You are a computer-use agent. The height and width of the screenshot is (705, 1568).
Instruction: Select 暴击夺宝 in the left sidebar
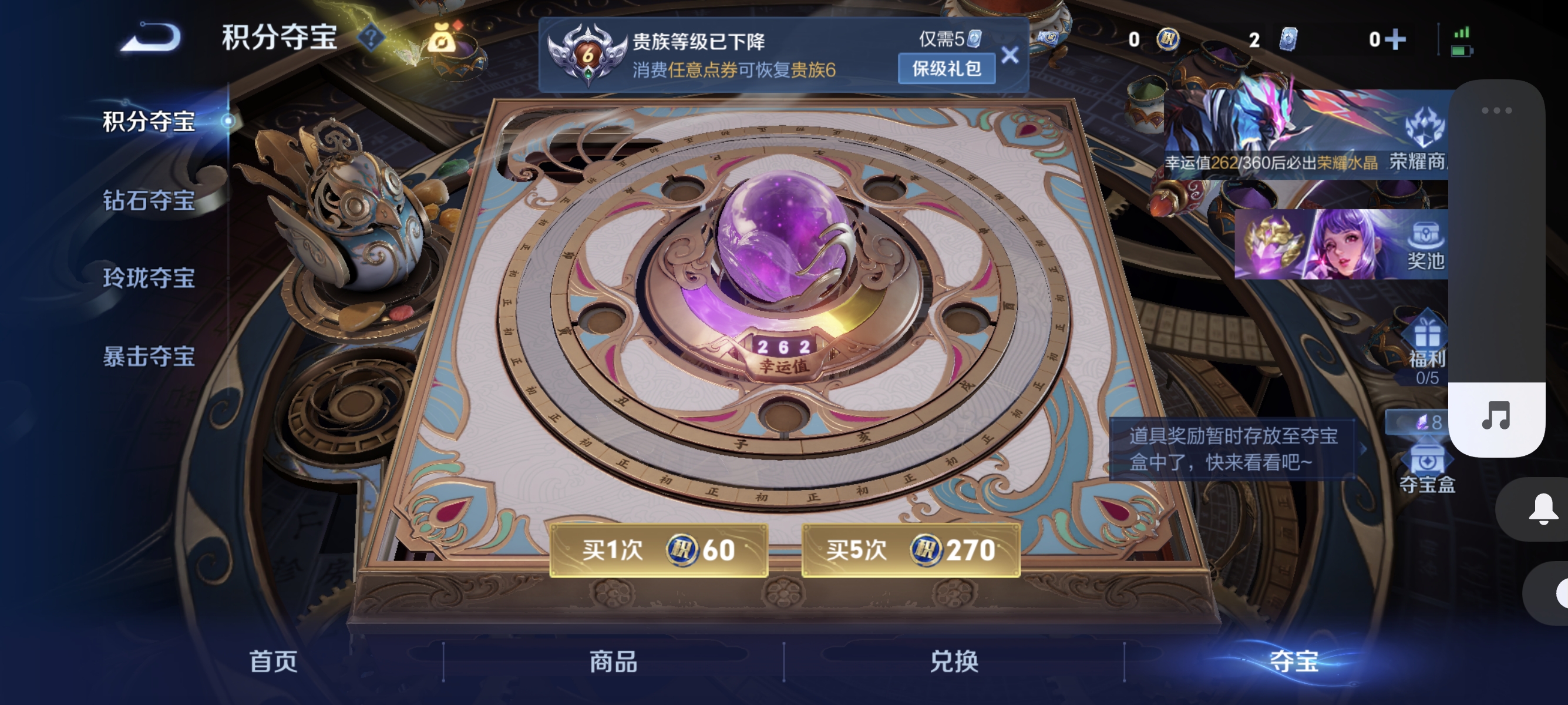click(148, 358)
